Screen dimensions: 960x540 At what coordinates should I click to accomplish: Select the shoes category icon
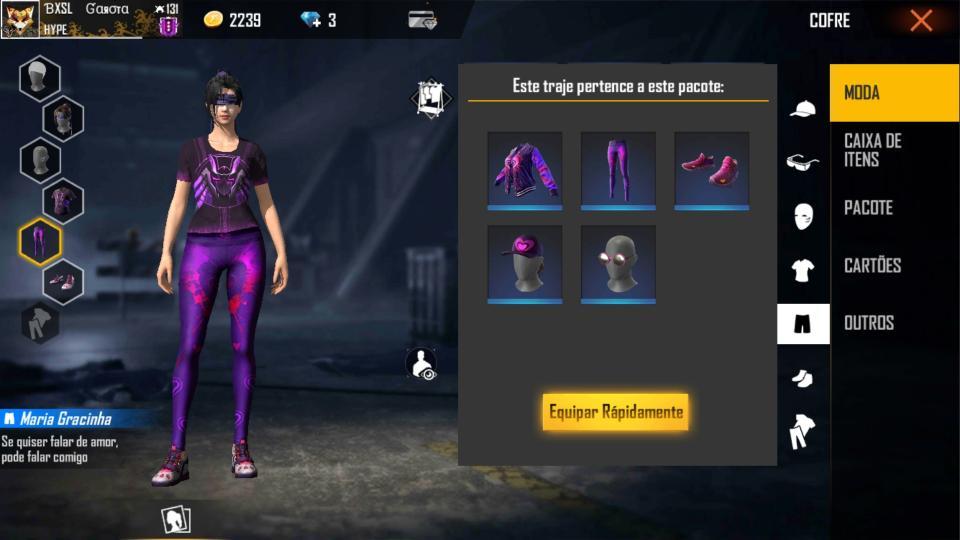(x=803, y=378)
